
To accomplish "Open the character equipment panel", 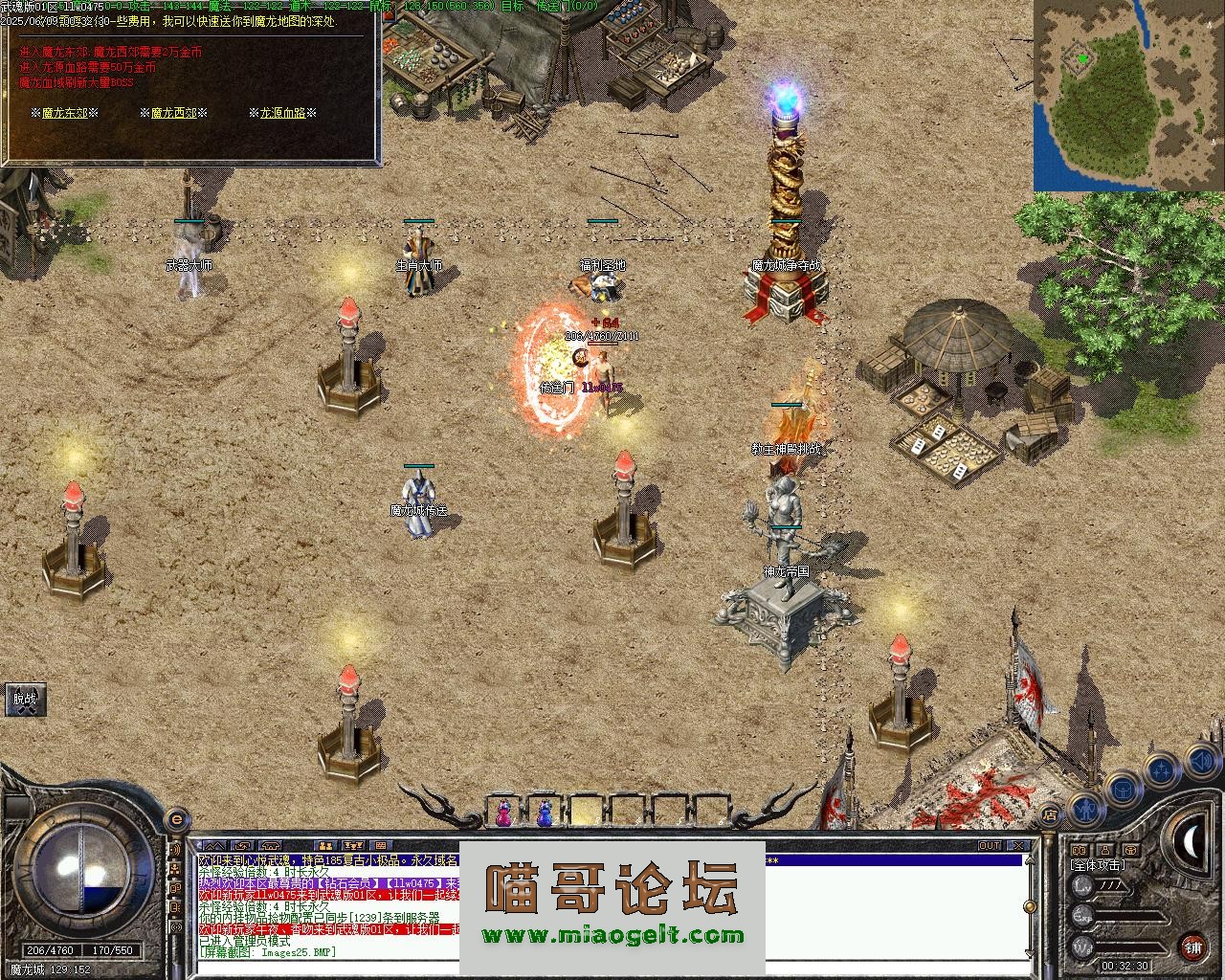I will point(1084,810).
